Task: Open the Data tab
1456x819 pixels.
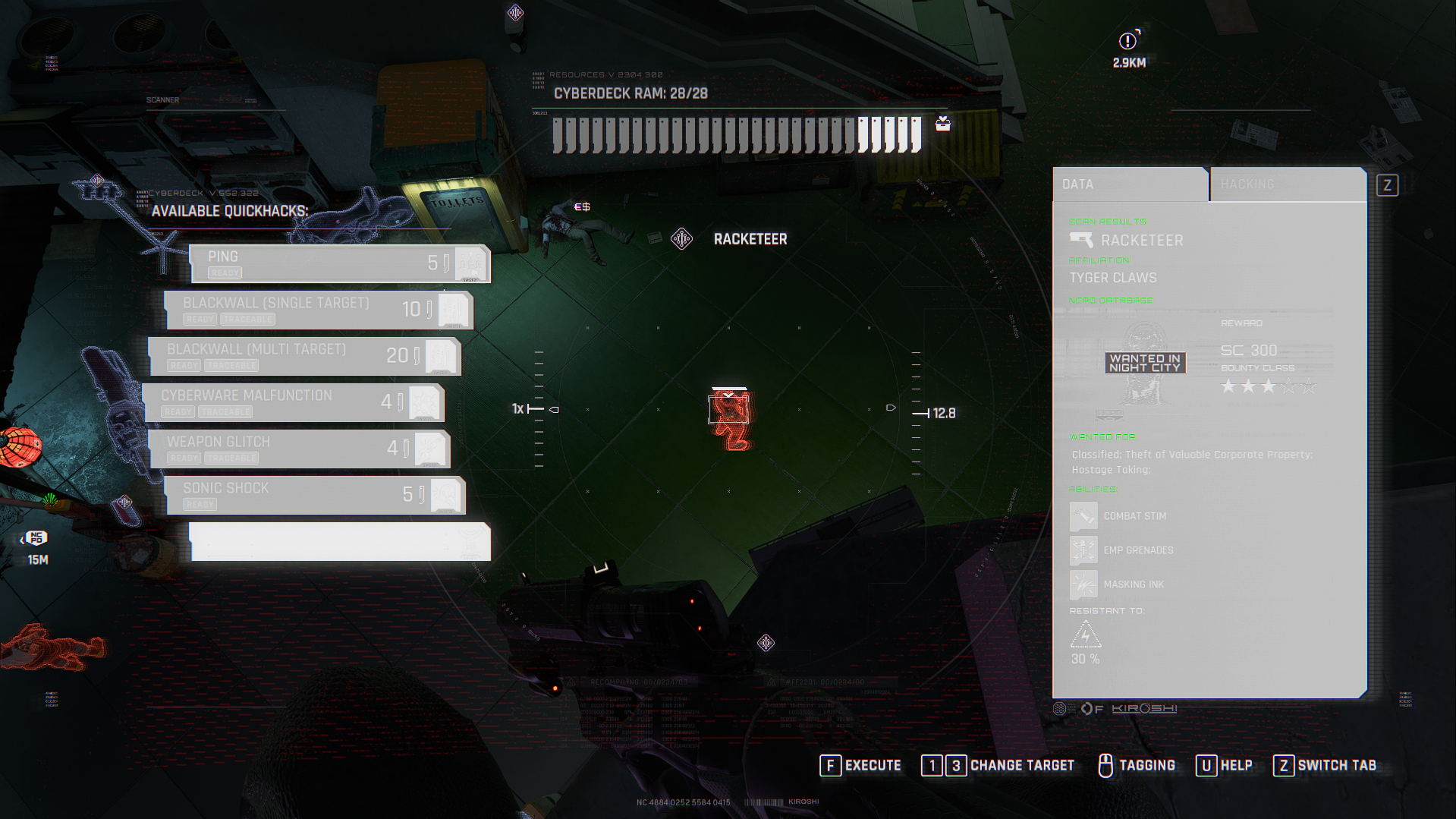Action: (x=1129, y=184)
